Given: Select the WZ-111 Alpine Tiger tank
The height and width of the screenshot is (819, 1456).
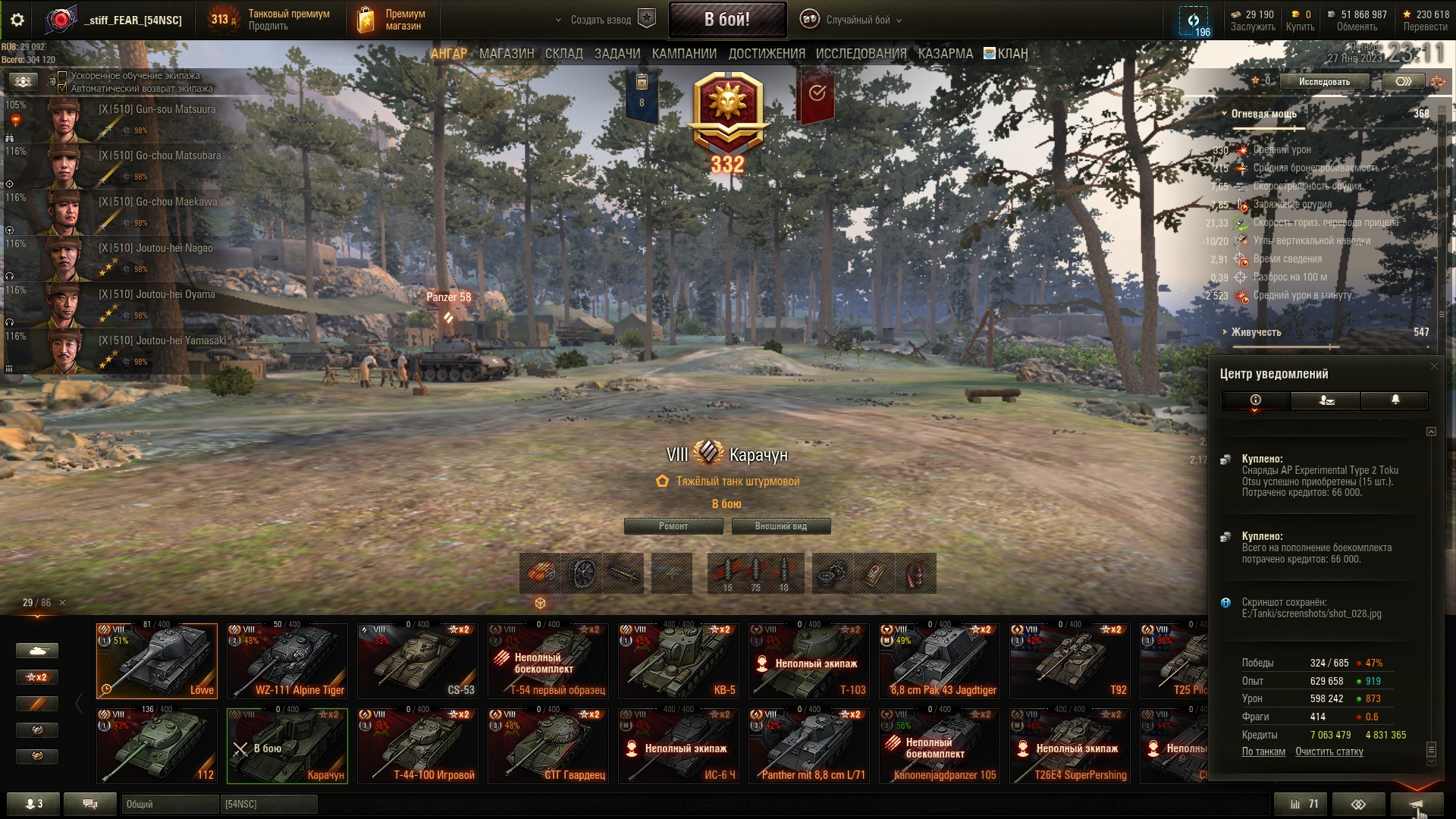Looking at the screenshot, I should point(287,661).
